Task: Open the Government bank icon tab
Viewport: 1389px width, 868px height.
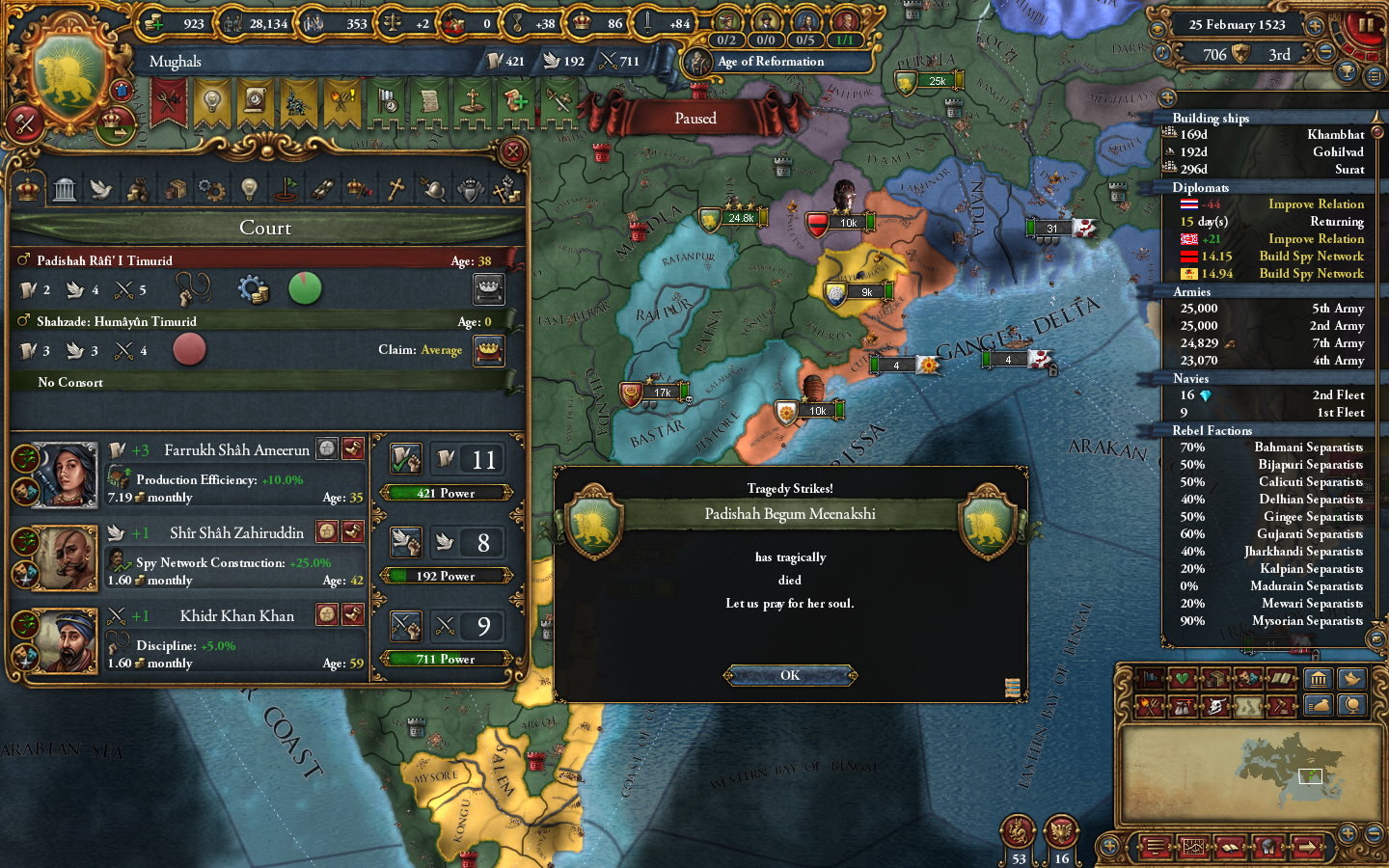Action: click(66, 188)
